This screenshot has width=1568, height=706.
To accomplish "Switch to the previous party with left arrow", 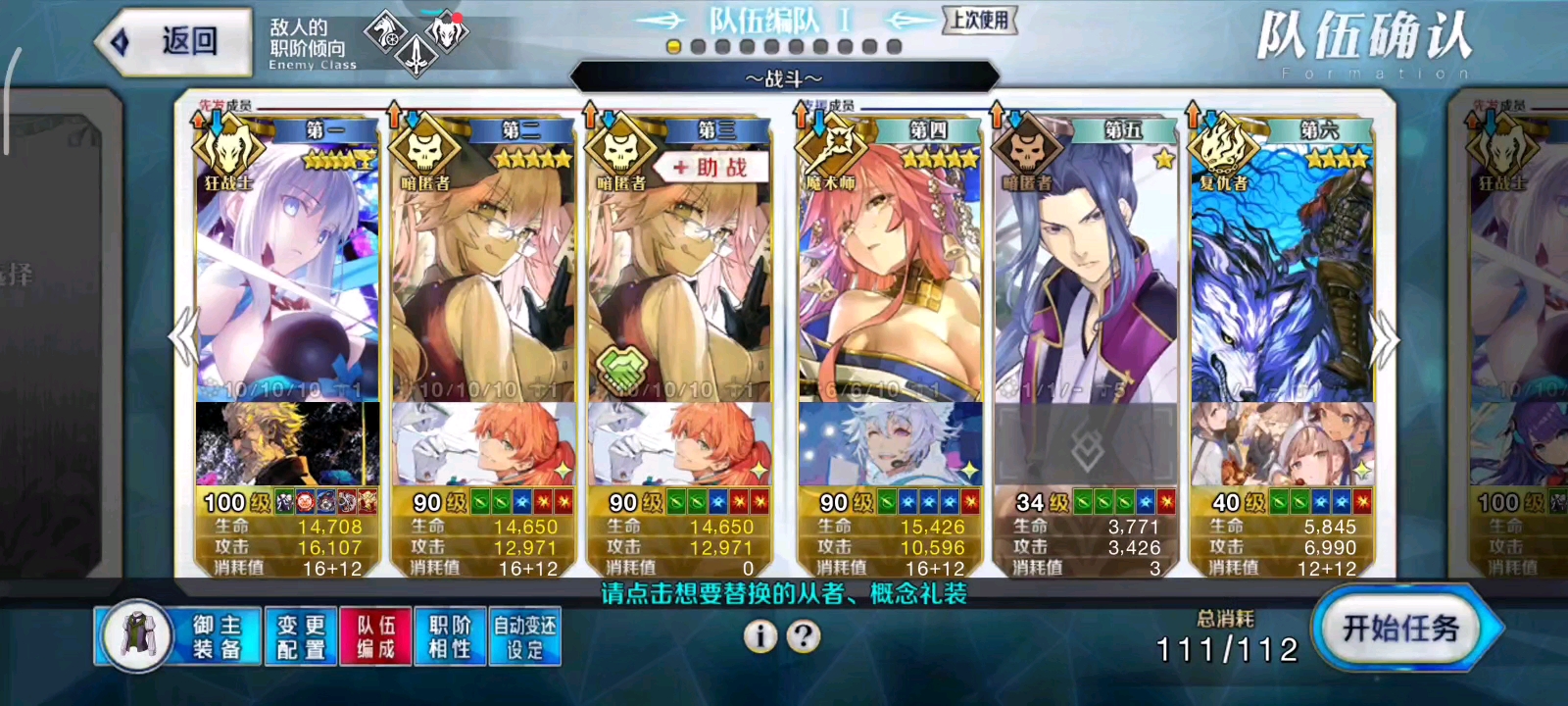I will pyautogui.click(x=184, y=338).
